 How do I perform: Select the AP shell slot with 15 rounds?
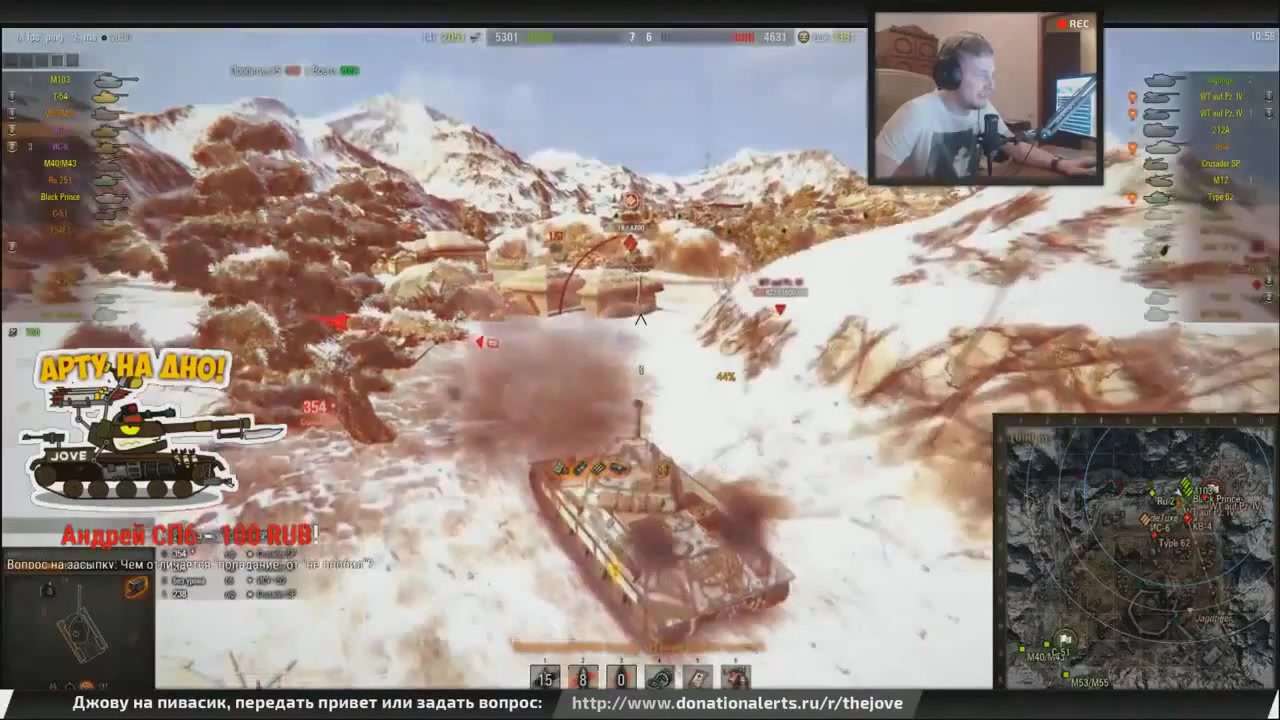tap(545, 679)
